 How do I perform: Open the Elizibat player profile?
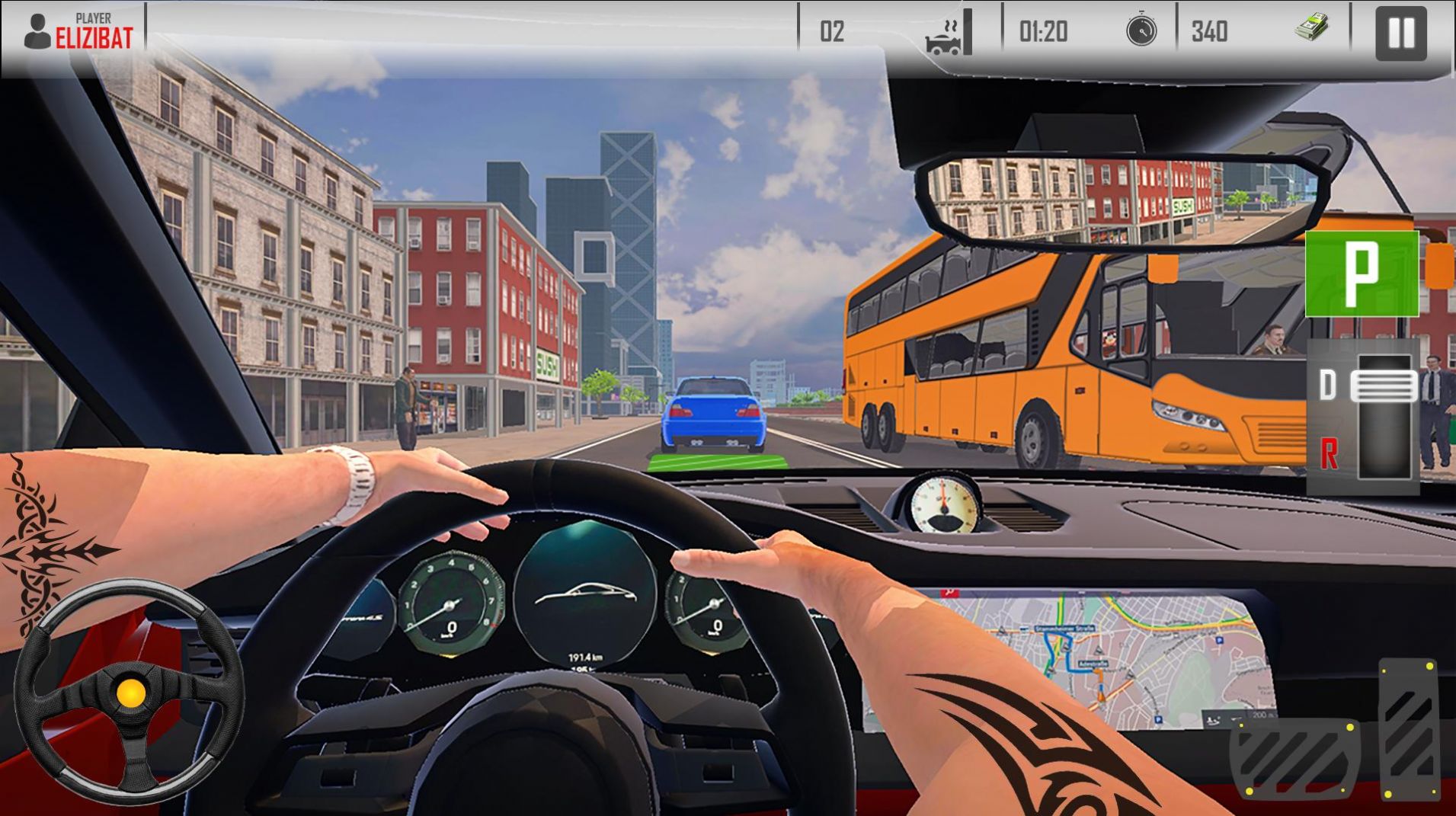click(x=78, y=32)
